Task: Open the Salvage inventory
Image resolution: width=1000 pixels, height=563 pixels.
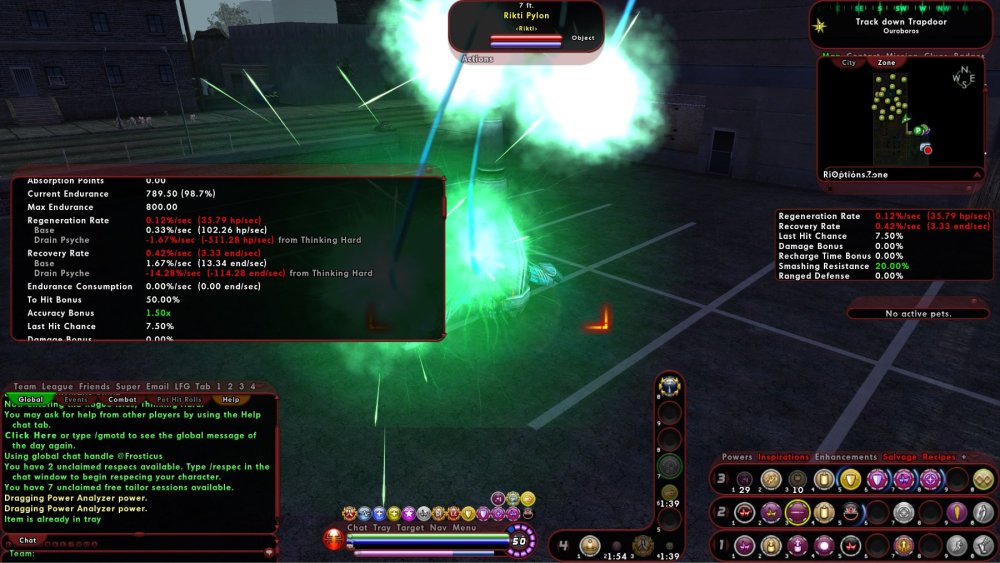Action: [x=899, y=457]
